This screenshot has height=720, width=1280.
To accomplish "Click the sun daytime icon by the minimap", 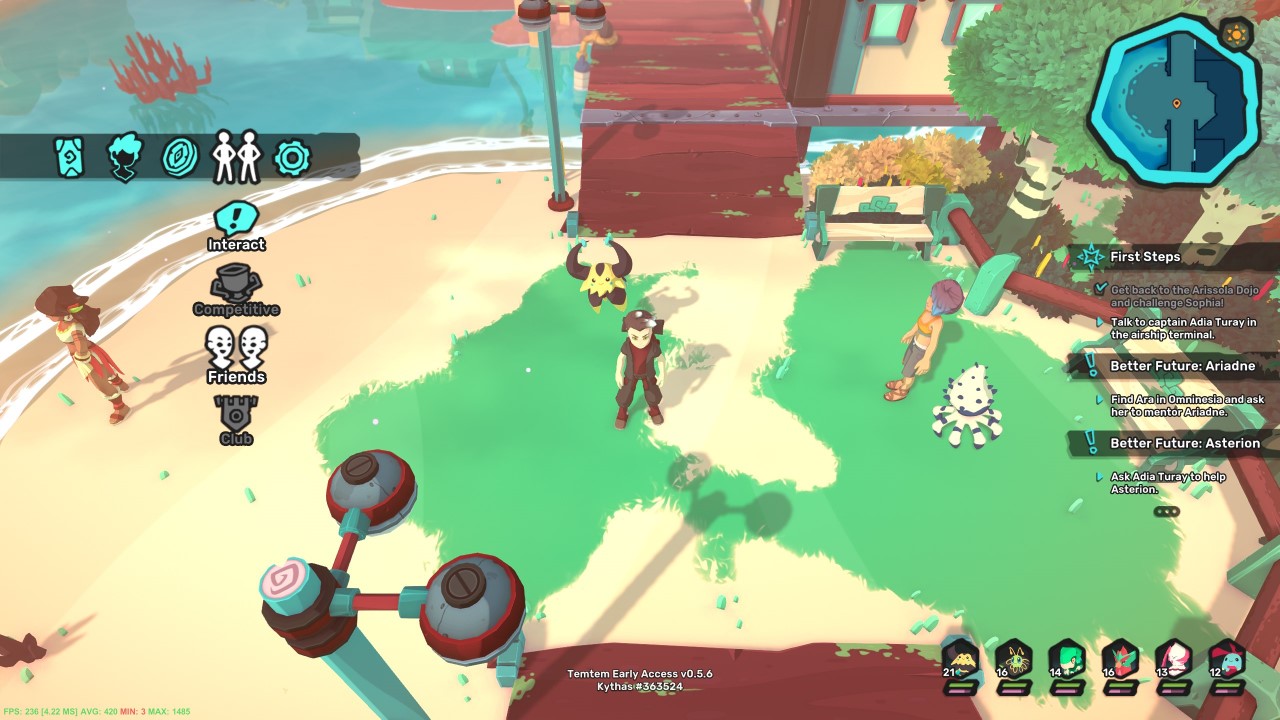I will coord(1237,35).
